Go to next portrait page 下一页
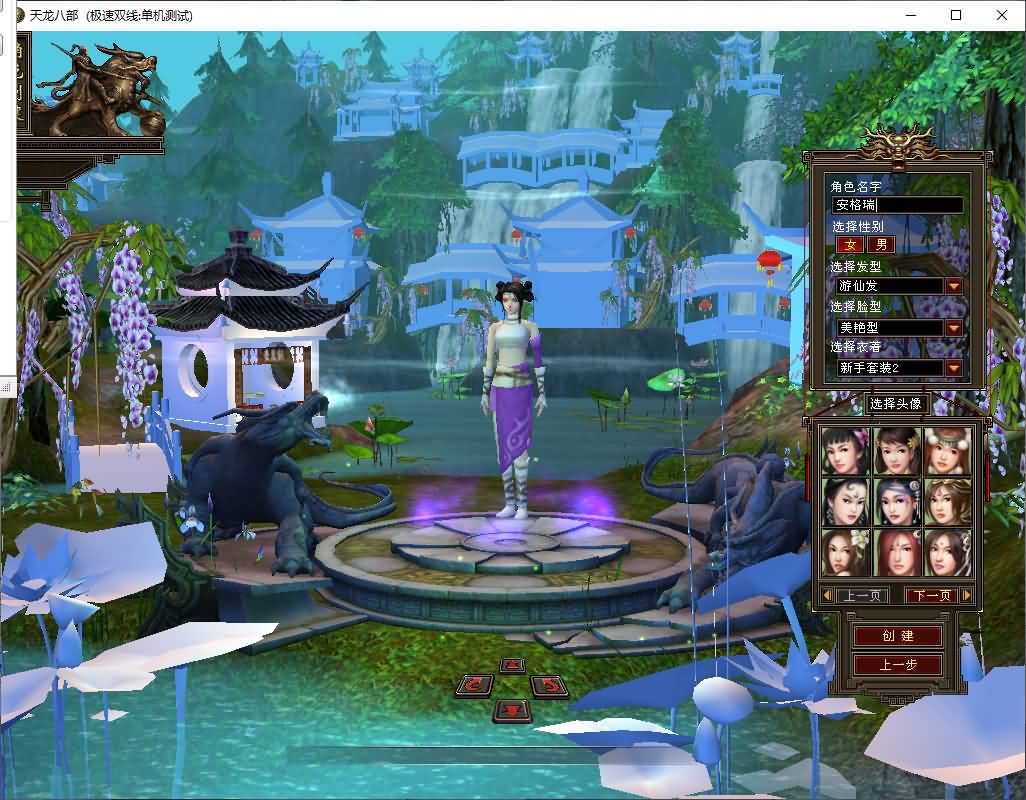 pyautogui.click(x=931, y=596)
